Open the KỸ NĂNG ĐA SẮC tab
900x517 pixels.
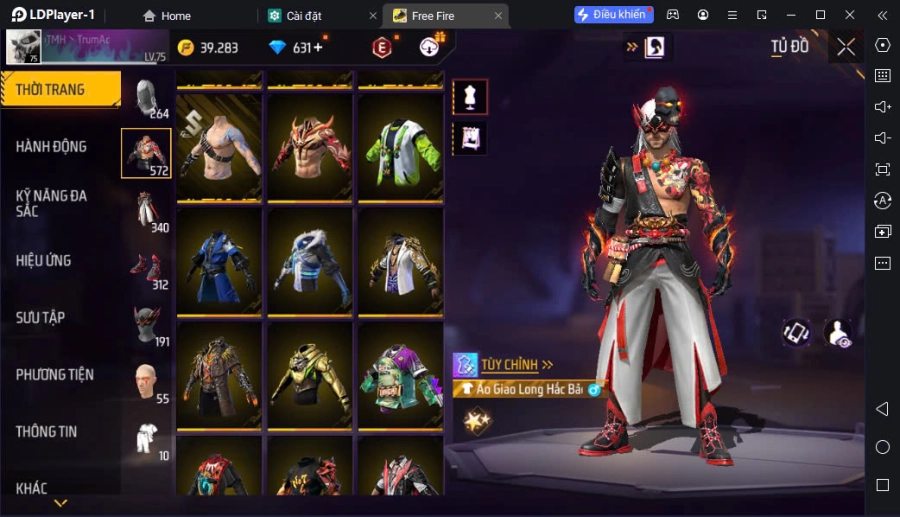[52, 203]
